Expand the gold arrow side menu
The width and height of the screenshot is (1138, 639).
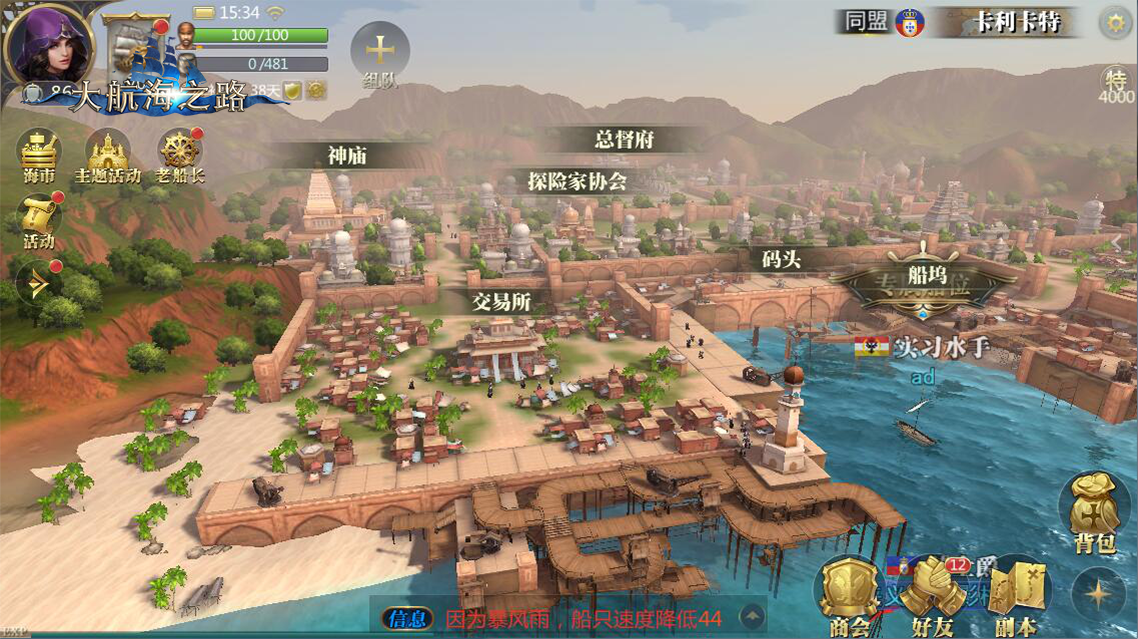click(38, 283)
